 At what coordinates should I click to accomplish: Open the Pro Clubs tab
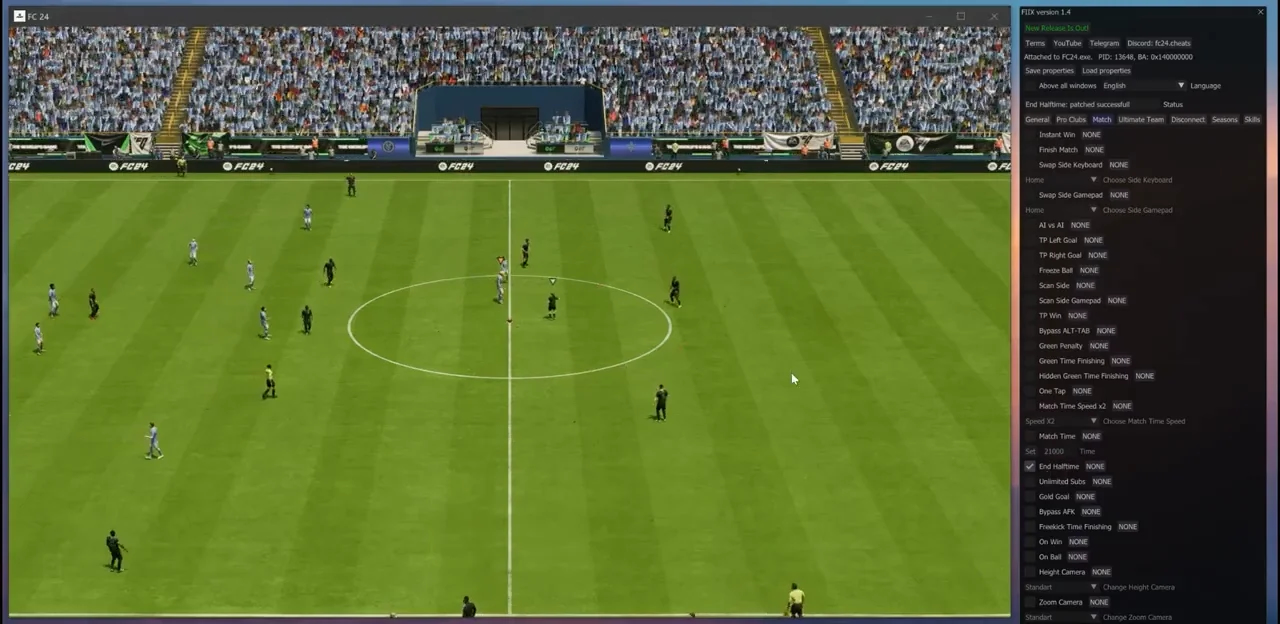click(1070, 120)
